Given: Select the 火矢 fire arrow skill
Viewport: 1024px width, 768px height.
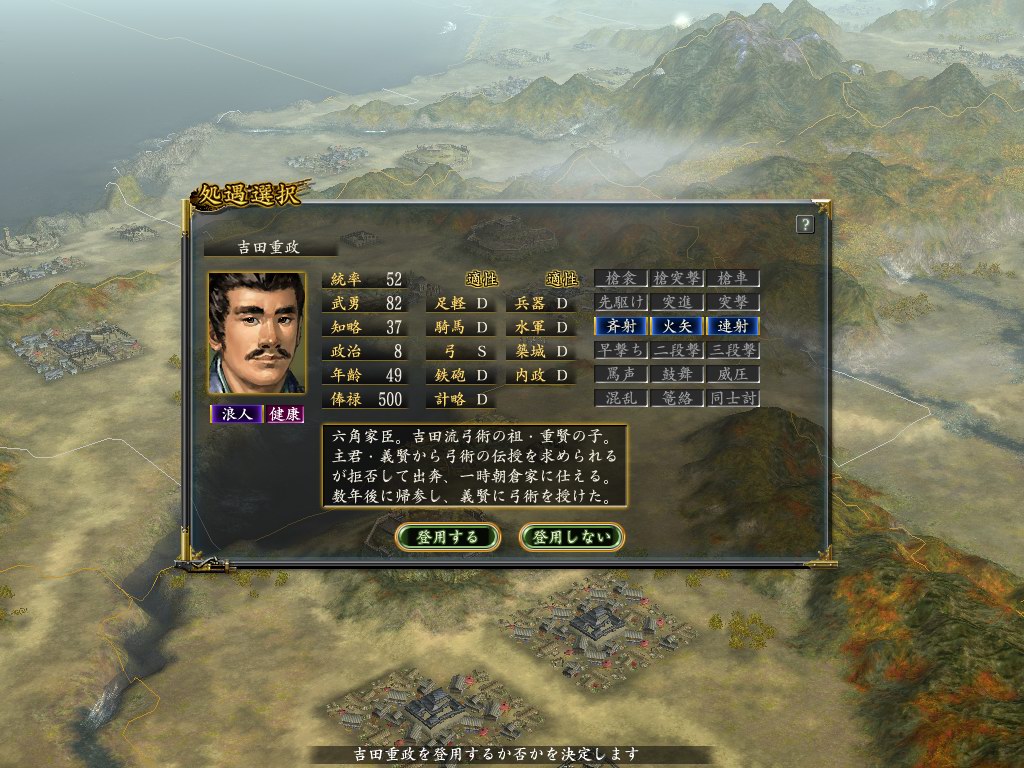Looking at the screenshot, I should (x=677, y=326).
